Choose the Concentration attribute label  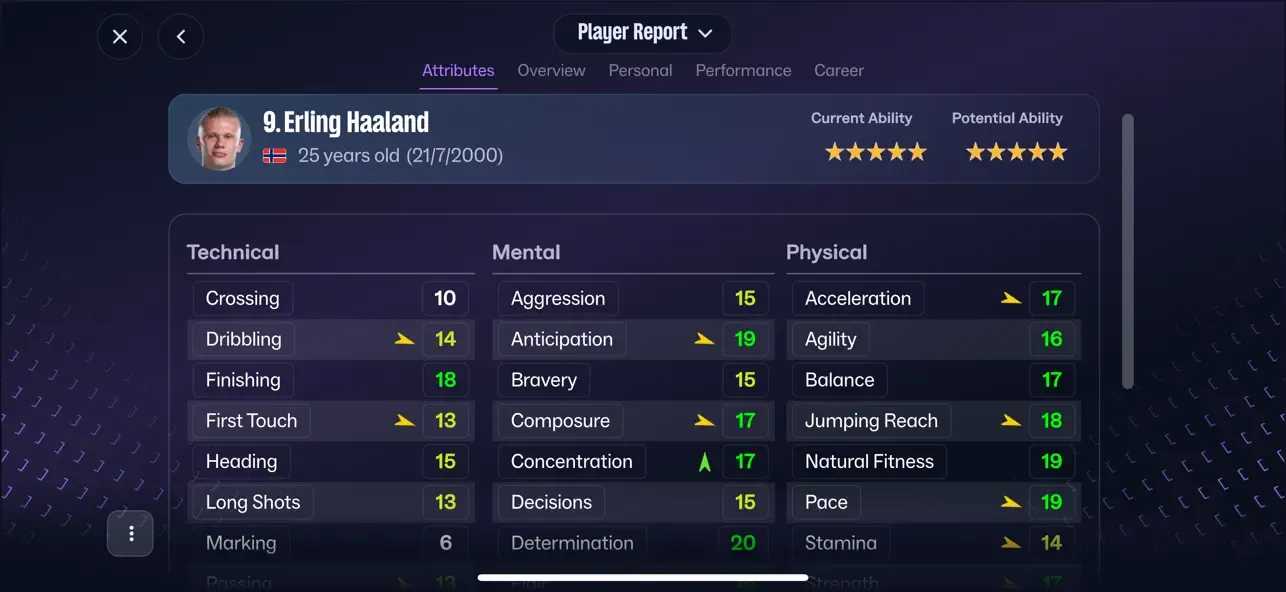(x=571, y=462)
